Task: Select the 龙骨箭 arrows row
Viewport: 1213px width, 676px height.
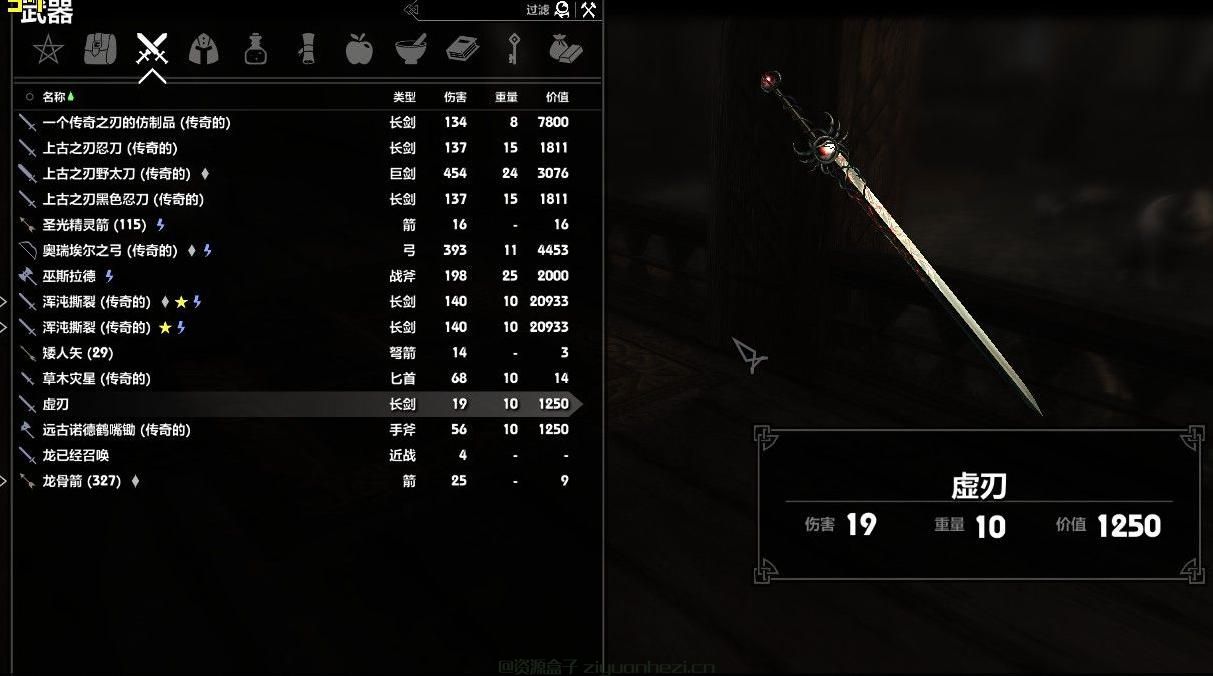Action: pos(82,481)
